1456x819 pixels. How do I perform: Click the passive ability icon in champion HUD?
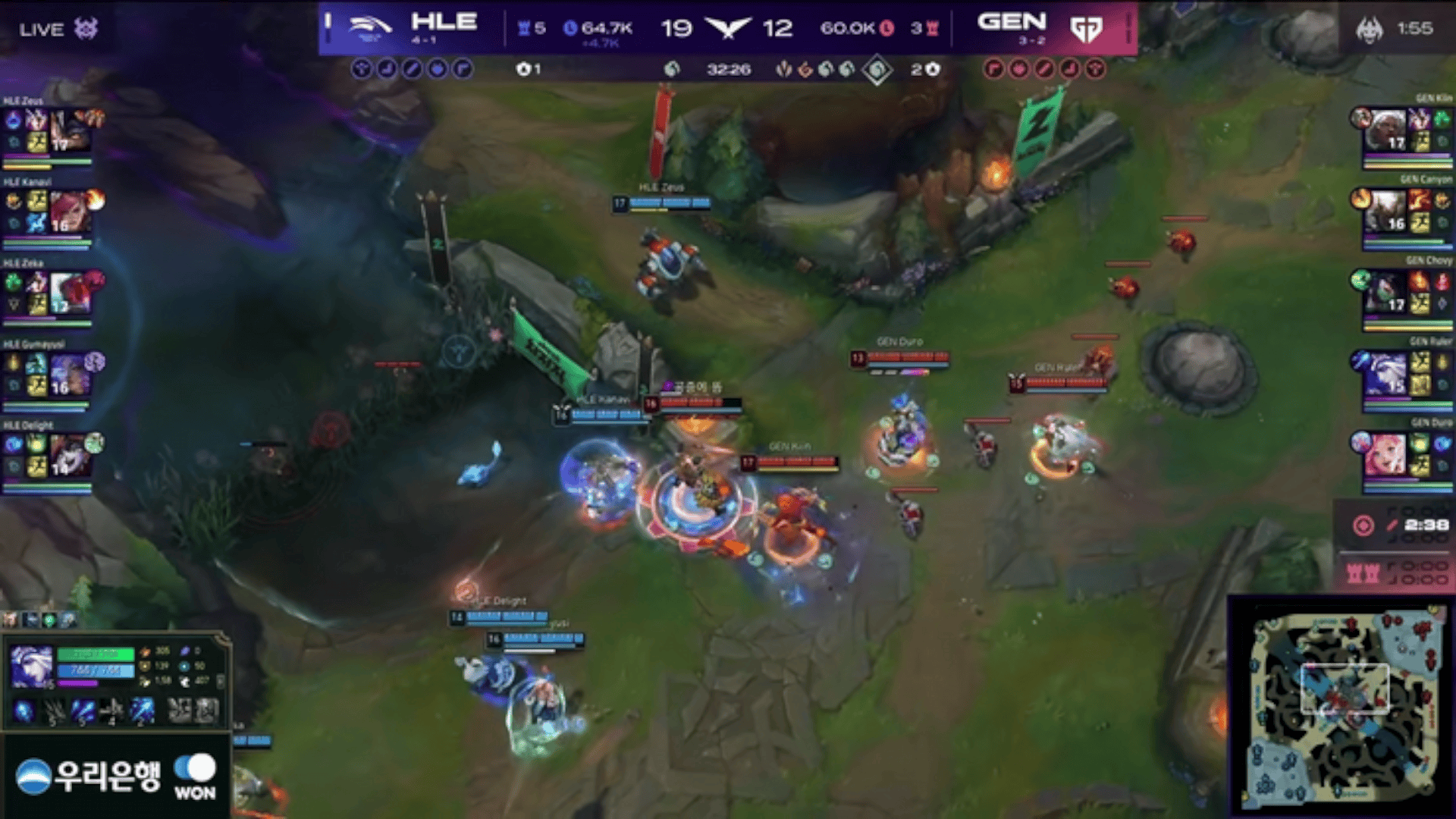click(x=24, y=711)
